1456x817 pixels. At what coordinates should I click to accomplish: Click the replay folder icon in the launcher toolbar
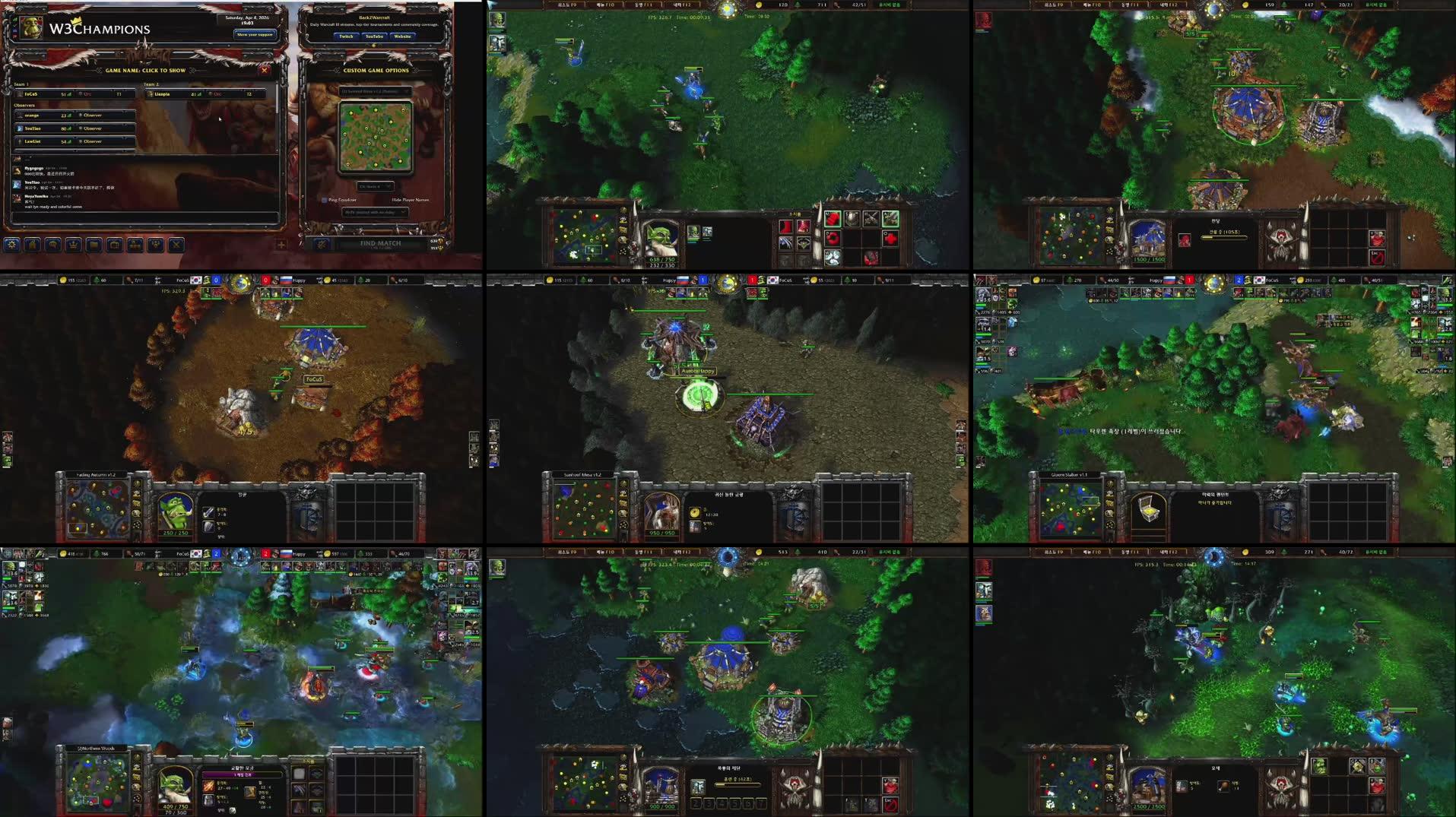click(x=94, y=245)
